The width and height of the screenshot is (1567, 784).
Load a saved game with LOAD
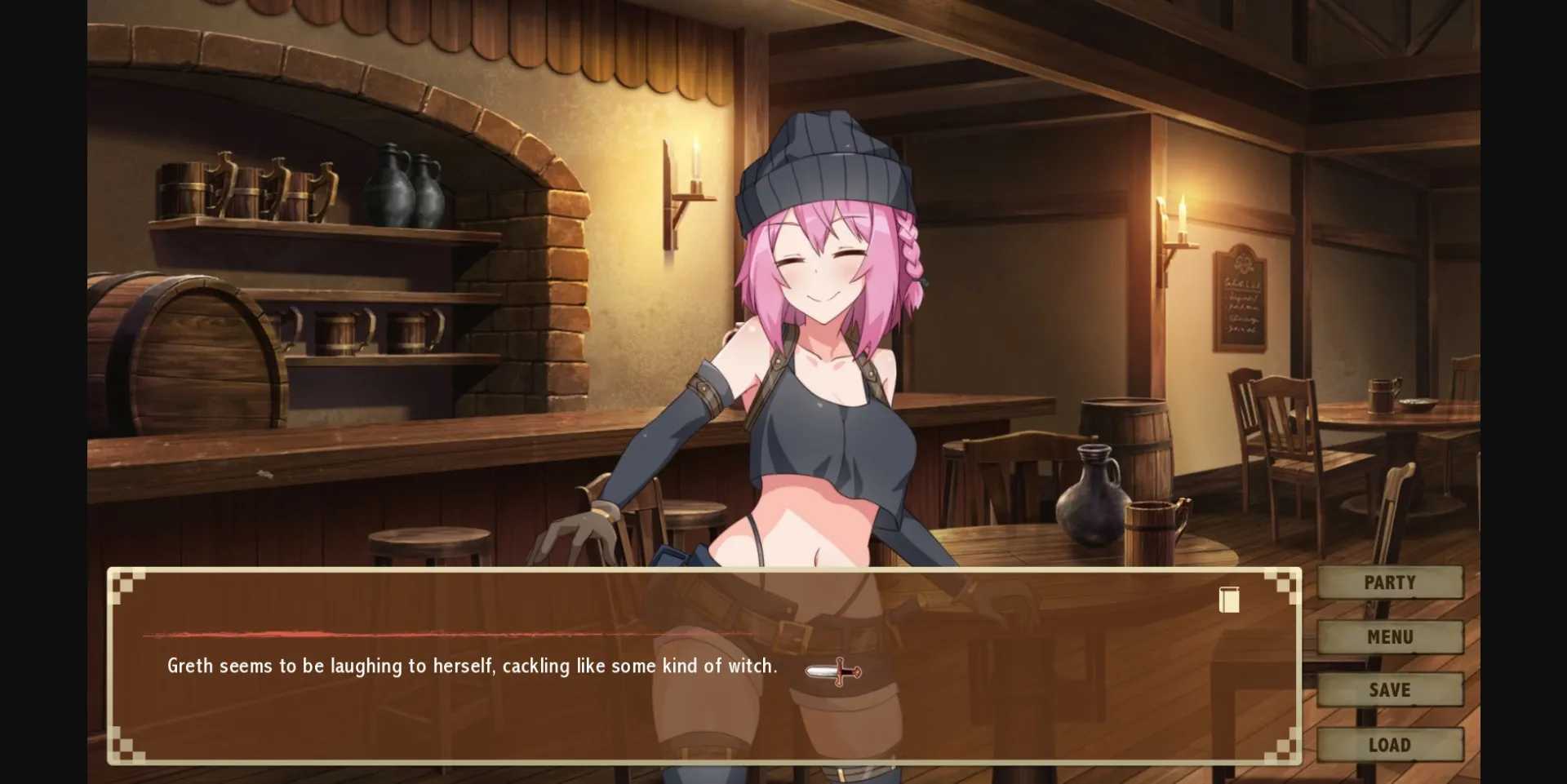1390,744
